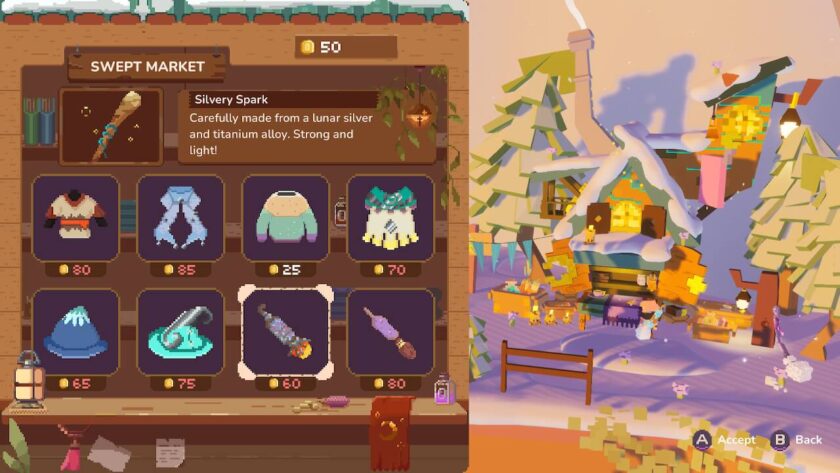Pick the purple broom costing 80

(x=390, y=332)
